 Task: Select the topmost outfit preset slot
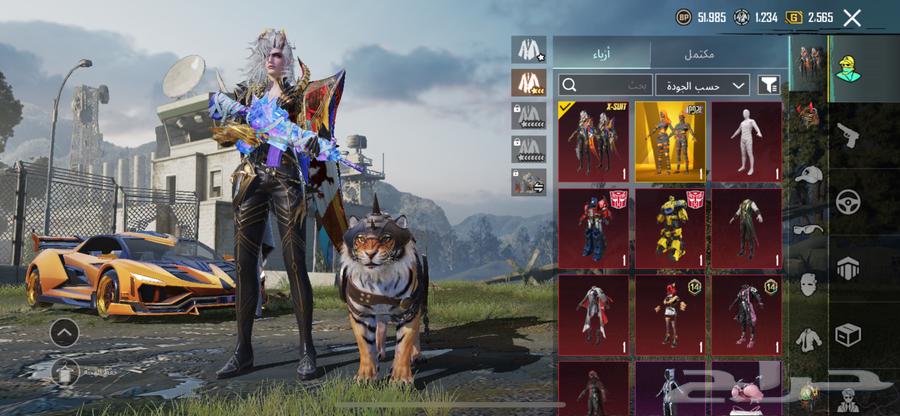click(x=527, y=49)
